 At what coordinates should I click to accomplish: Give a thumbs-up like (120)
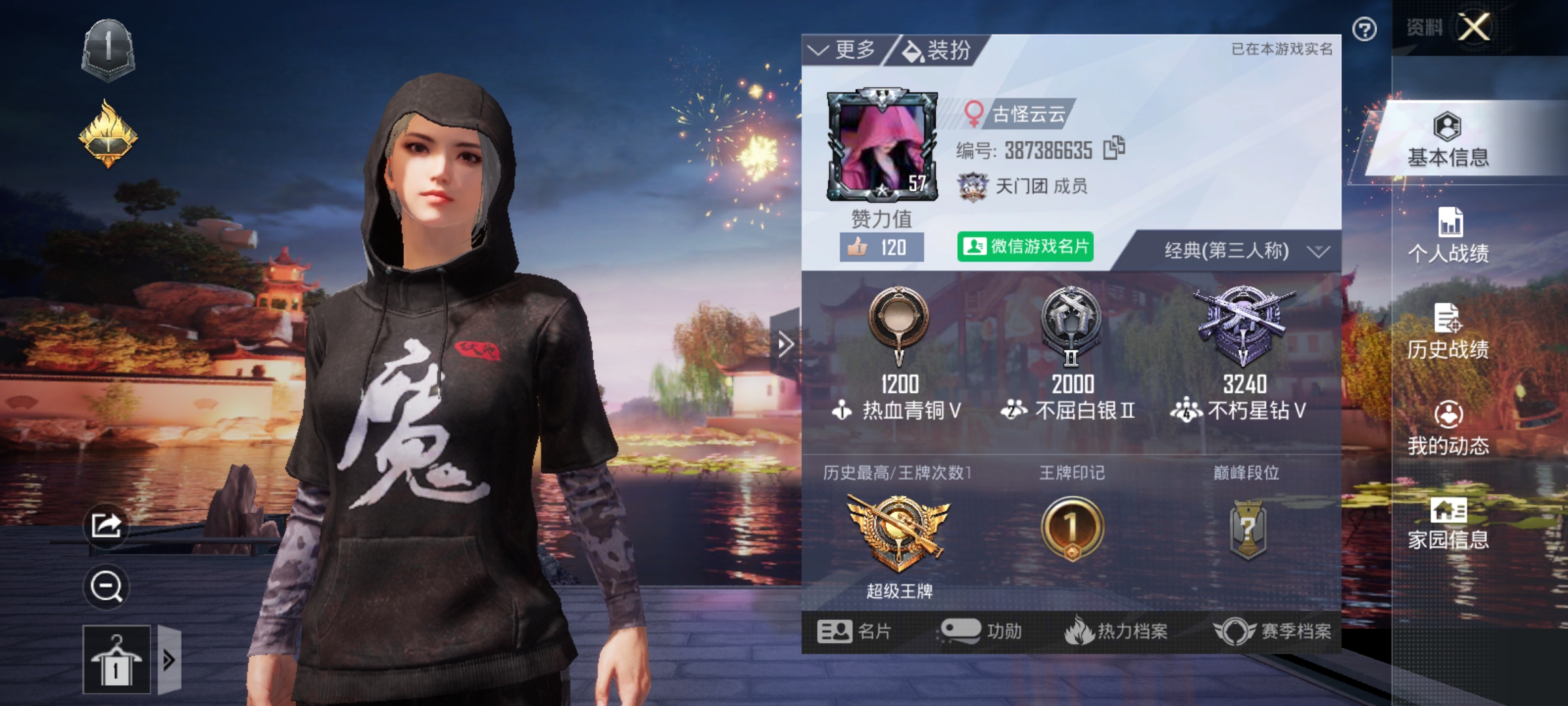coord(881,247)
